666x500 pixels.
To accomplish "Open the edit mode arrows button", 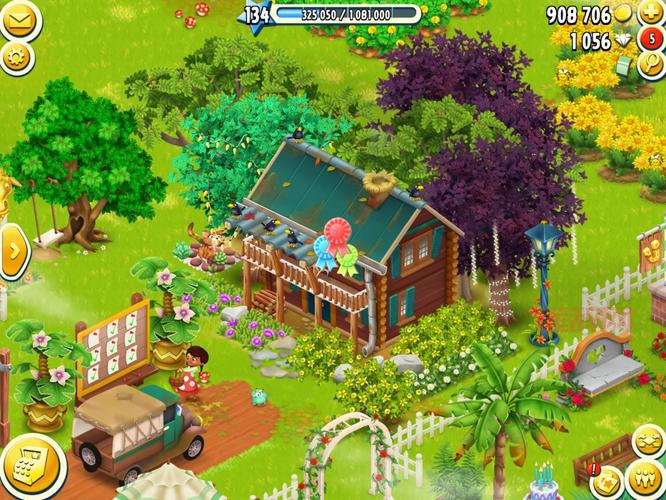I will coord(650,441).
